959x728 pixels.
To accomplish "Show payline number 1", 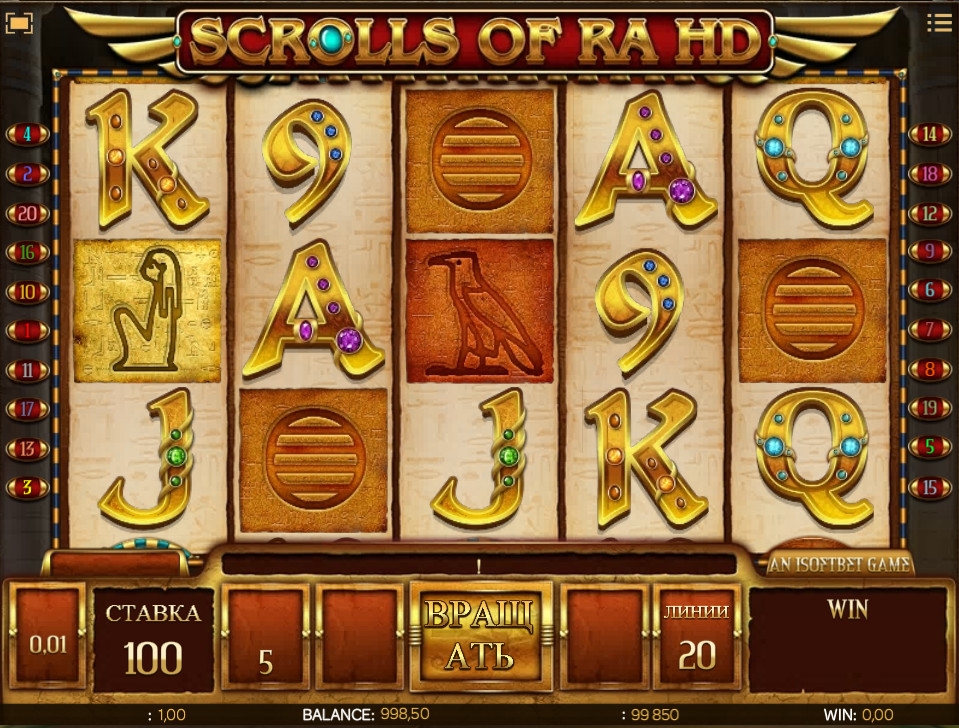I will click(x=27, y=331).
